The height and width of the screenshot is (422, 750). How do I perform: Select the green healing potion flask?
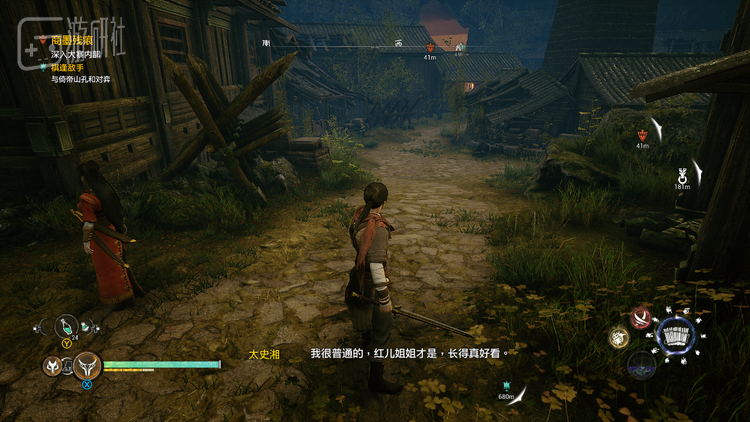(x=65, y=326)
